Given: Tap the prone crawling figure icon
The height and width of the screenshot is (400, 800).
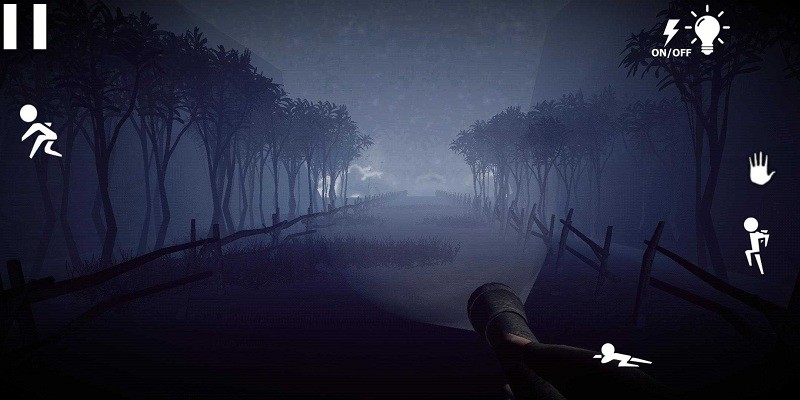Looking at the screenshot, I should pos(621,354).
